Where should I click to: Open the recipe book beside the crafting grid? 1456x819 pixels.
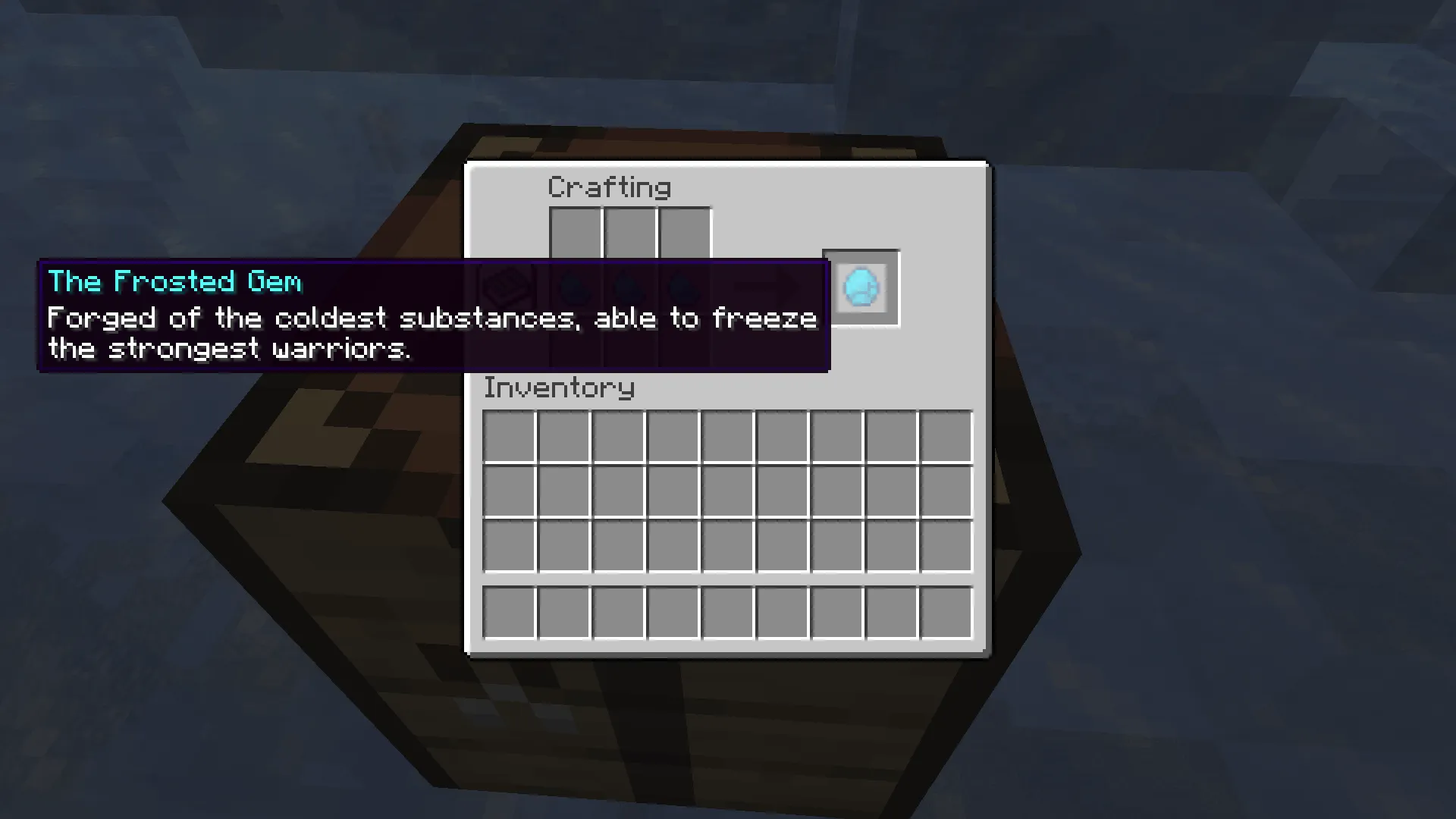point(510,287)
